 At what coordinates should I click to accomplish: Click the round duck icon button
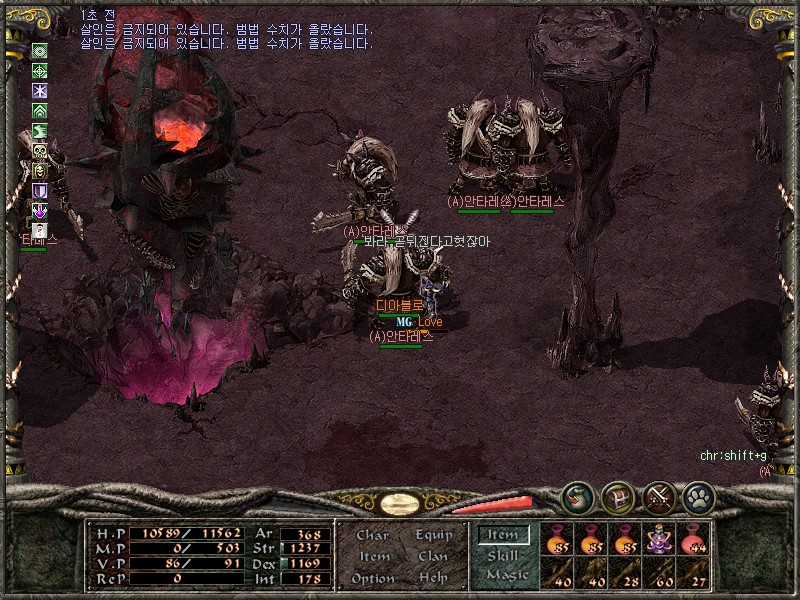click(575, 496)
